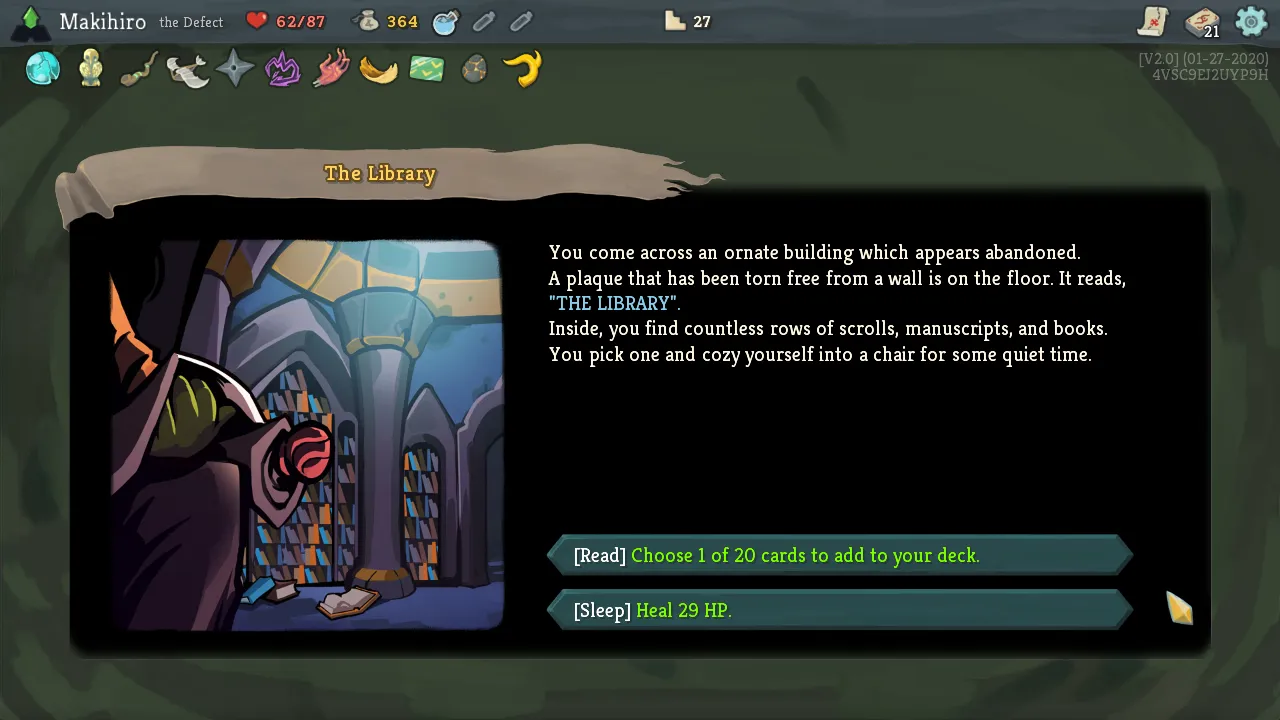Open the map scroll icon

pos(1153,21)
